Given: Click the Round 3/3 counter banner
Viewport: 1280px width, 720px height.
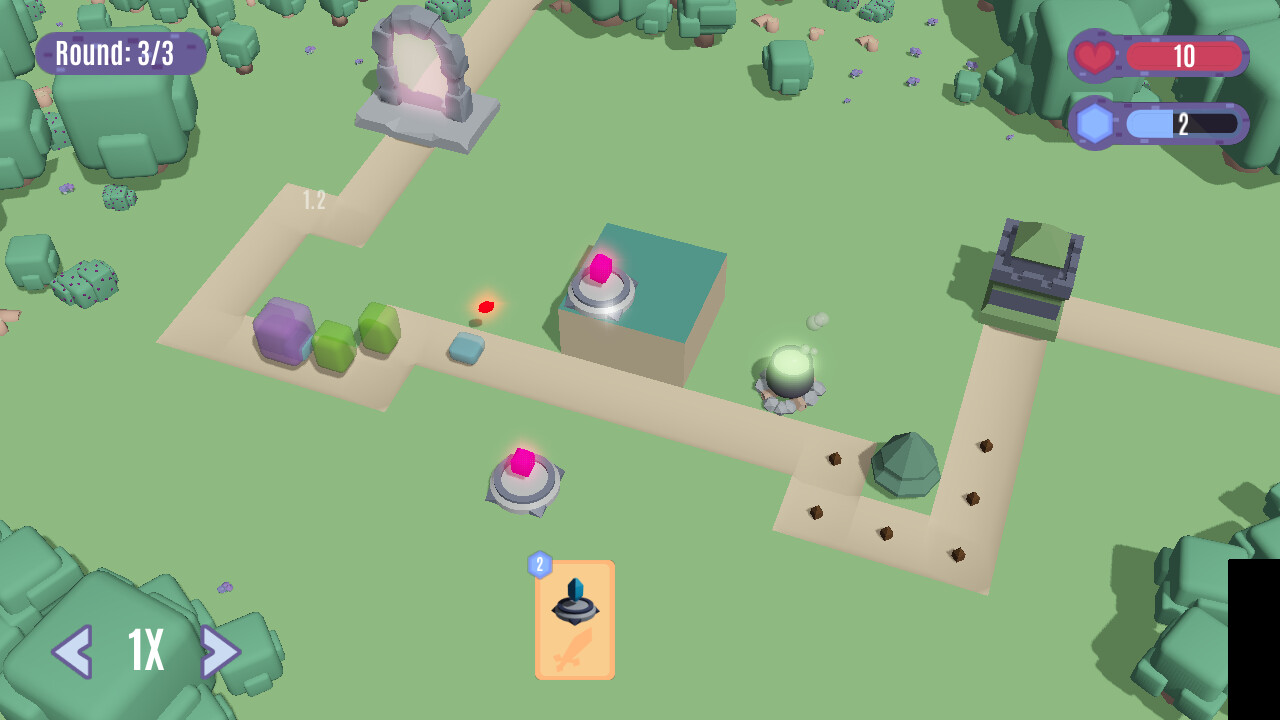Looking at the screenshot, I should coord(119,52).
